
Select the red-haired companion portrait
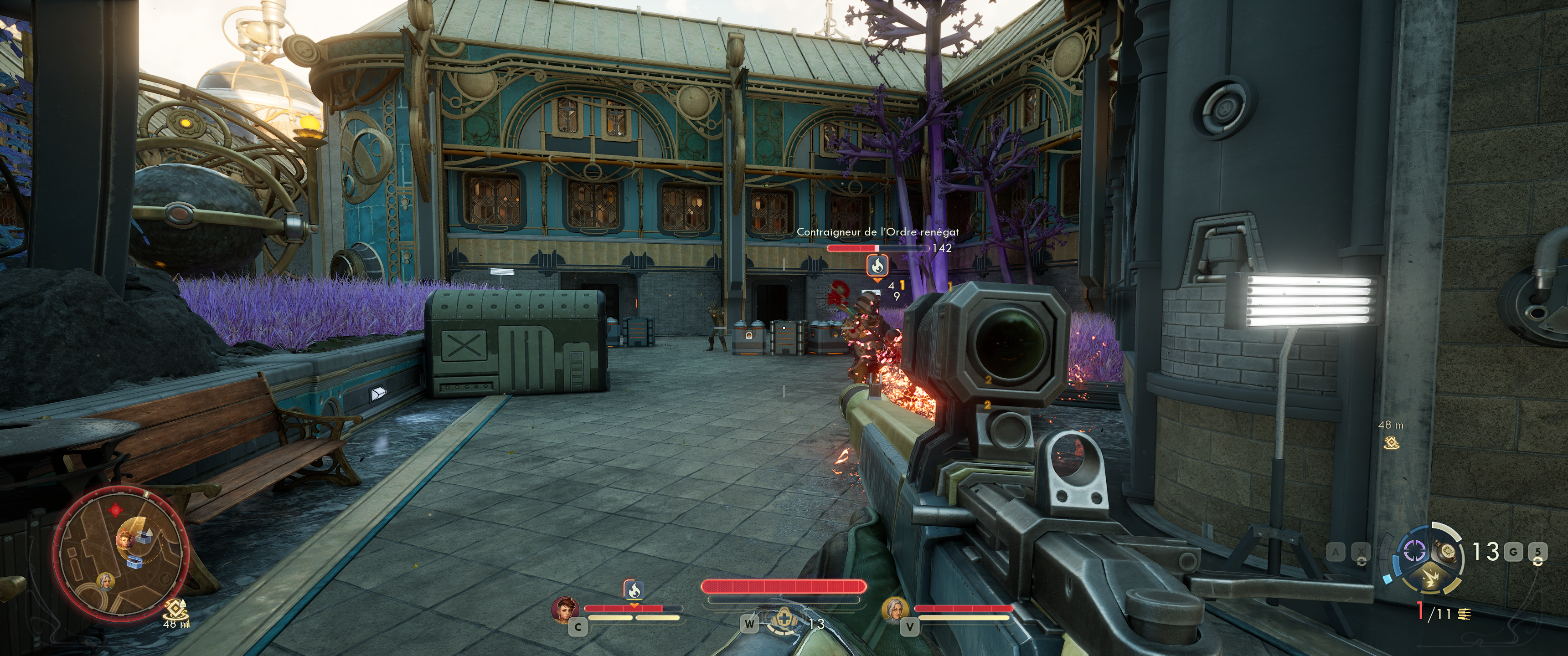pyautogui.click(x=564, y=609)
